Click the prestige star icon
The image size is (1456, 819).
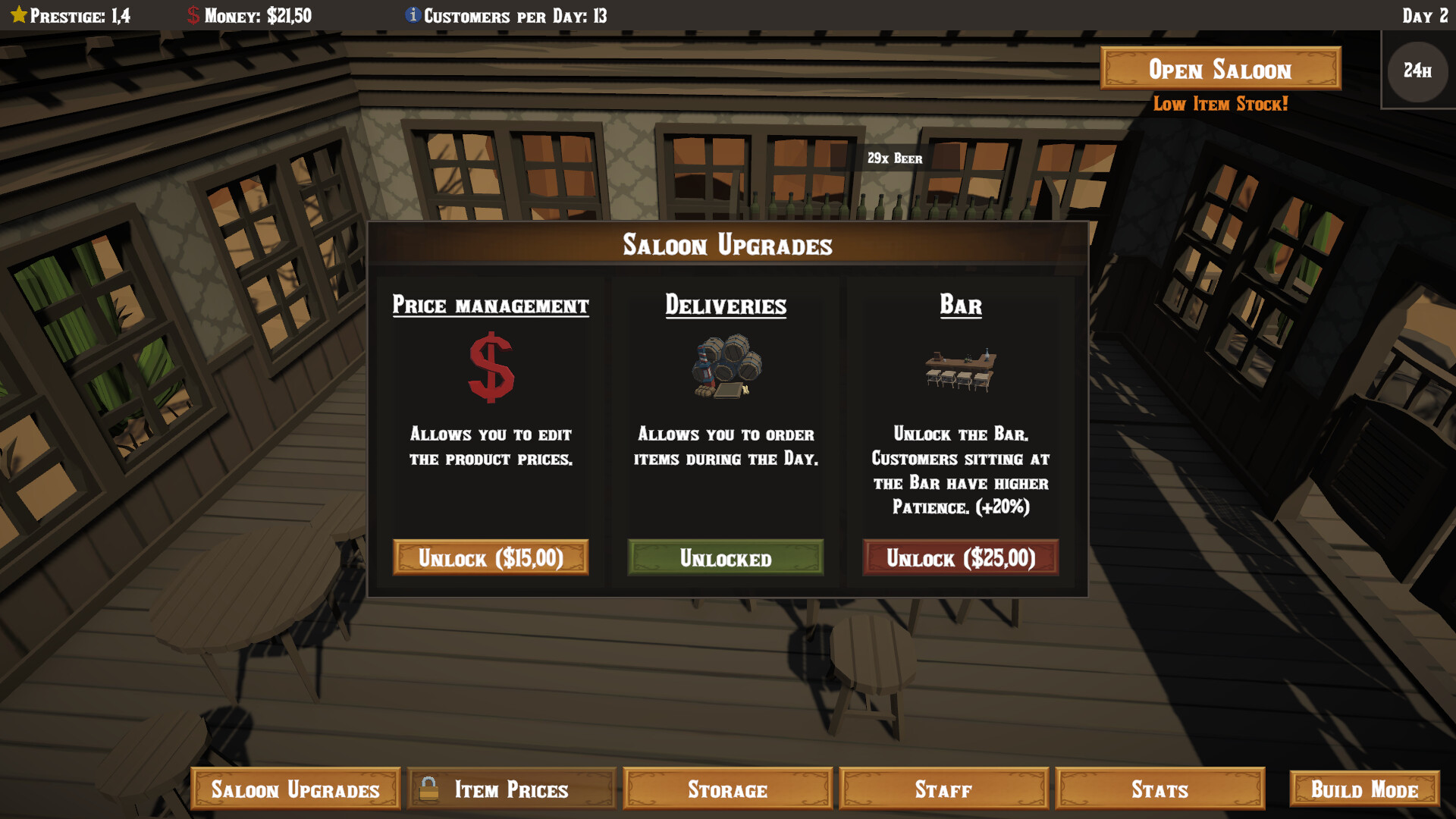click(19, 14)
